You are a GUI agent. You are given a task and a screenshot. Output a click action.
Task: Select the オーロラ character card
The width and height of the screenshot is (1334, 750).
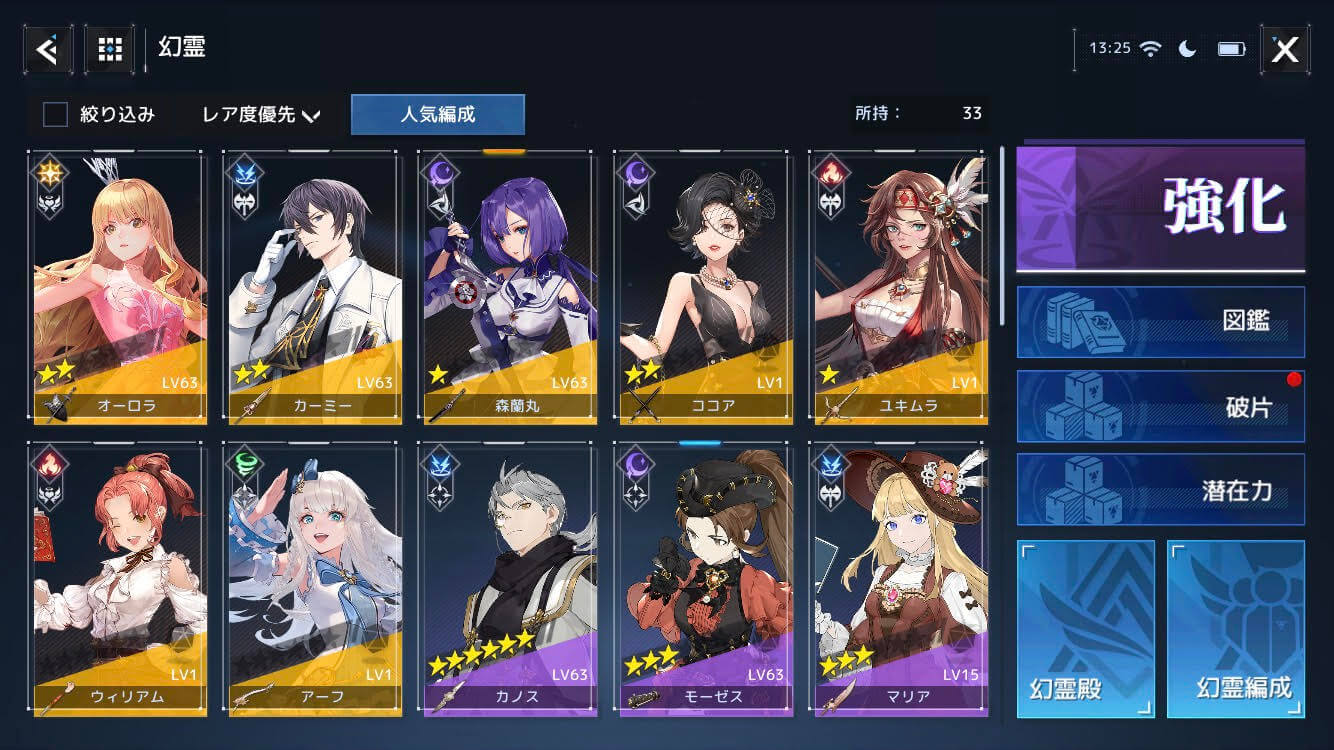[x=118, y=287]
